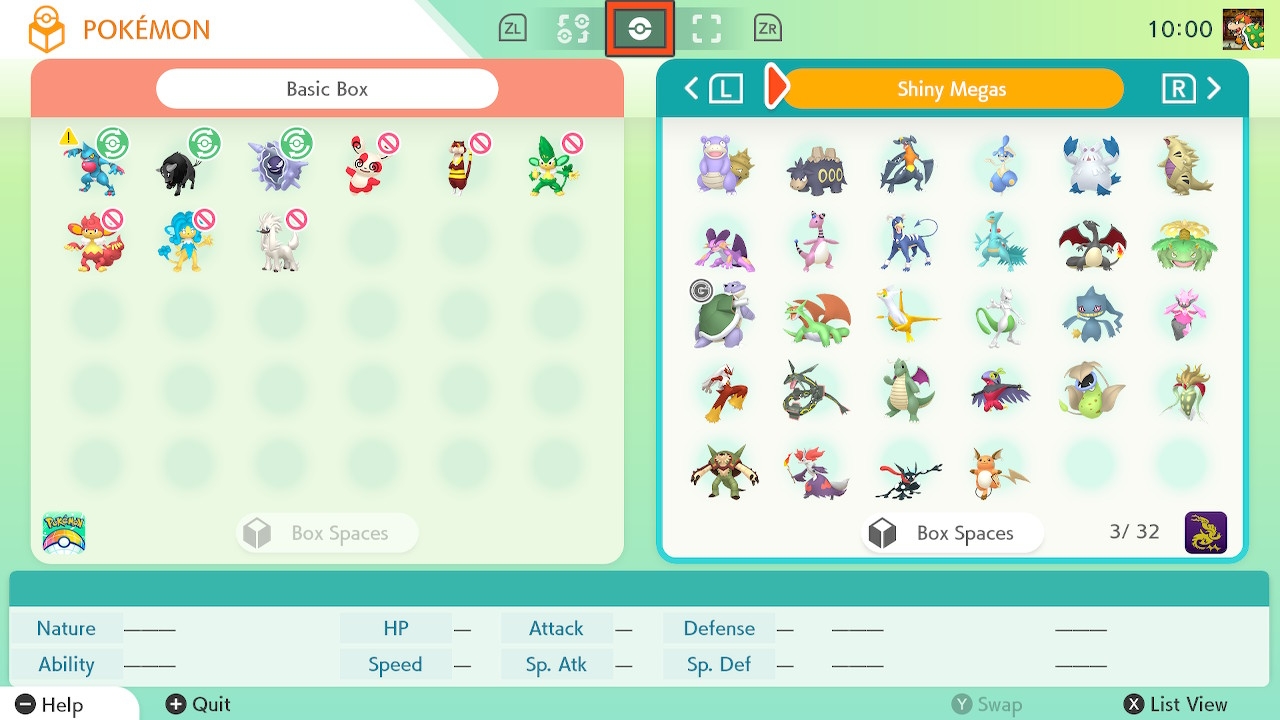The width and height of the screenshot is (1280, 720).
Task: Switch to List View
Action: coord(1176,705)
